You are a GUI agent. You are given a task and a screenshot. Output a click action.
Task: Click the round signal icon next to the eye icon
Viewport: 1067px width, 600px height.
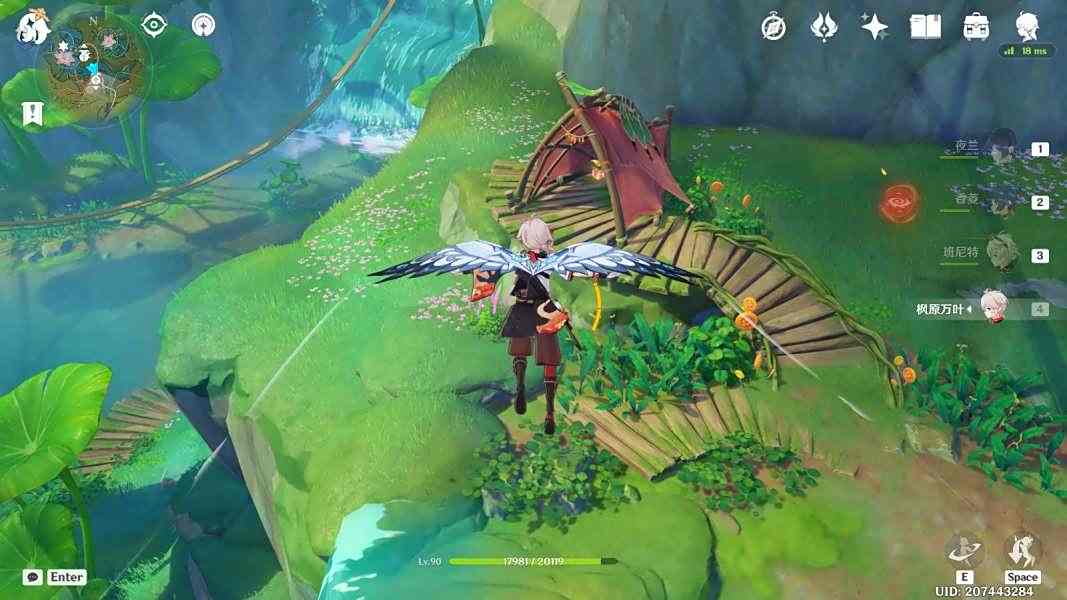click(x=203, y=25)
